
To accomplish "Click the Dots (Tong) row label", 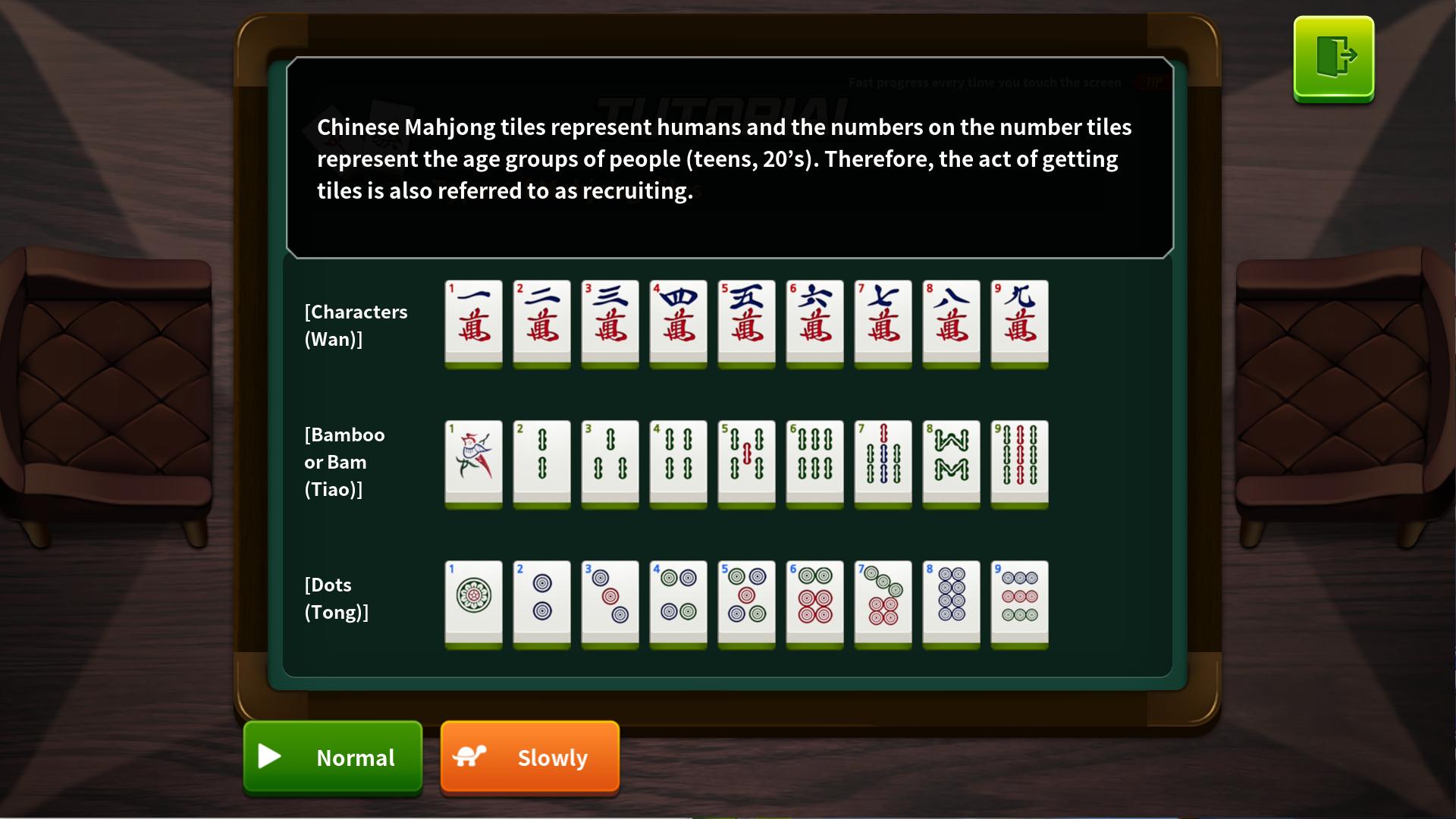I will [x=336, y=598].
